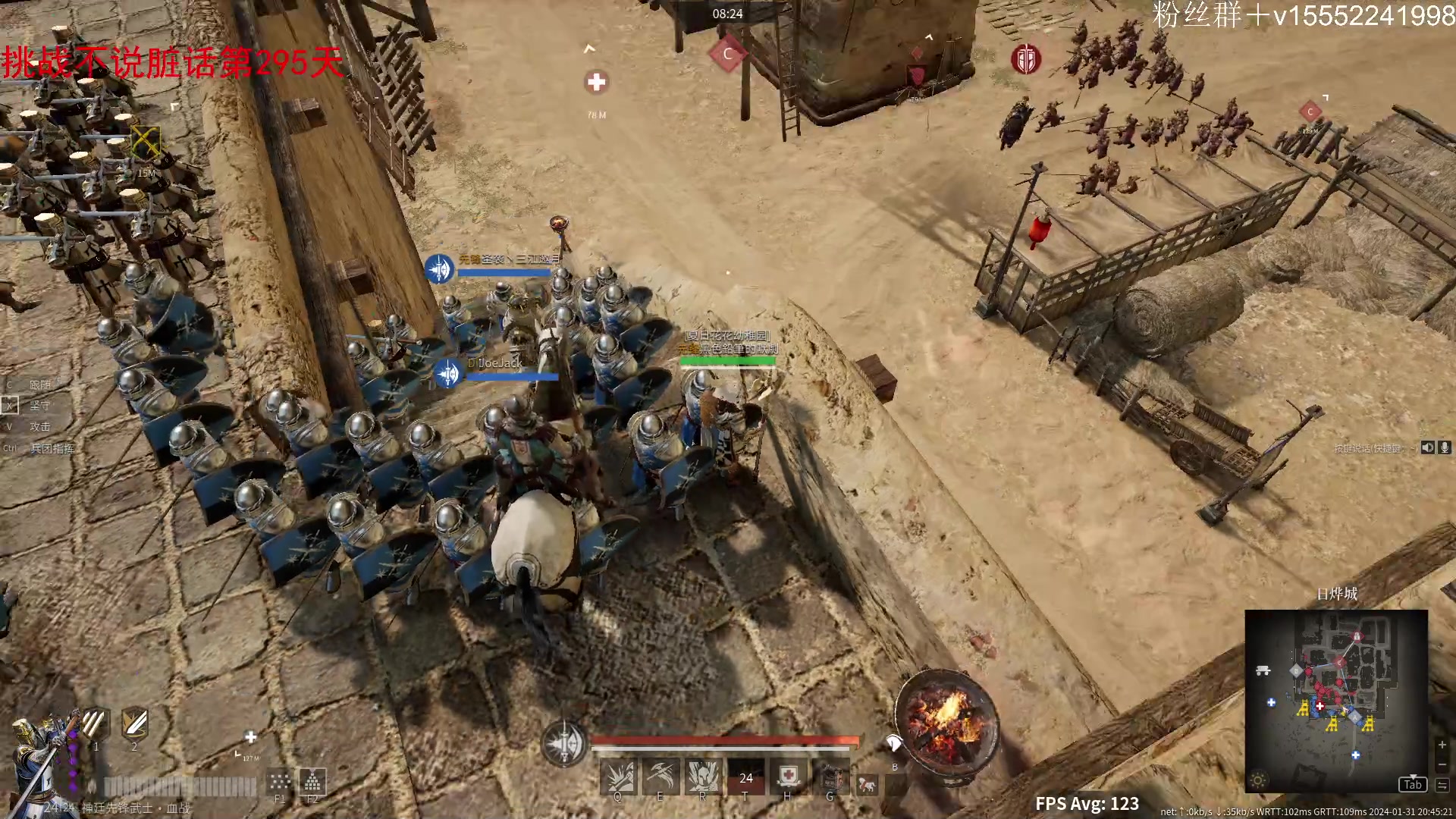
Task: Open the minimap sun settings icon
Action: (1258, 780)
